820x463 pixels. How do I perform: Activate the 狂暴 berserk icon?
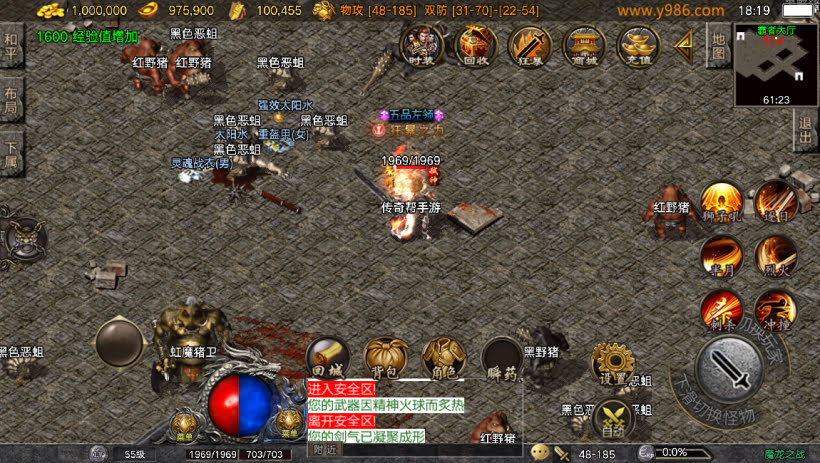click(530, 45)
